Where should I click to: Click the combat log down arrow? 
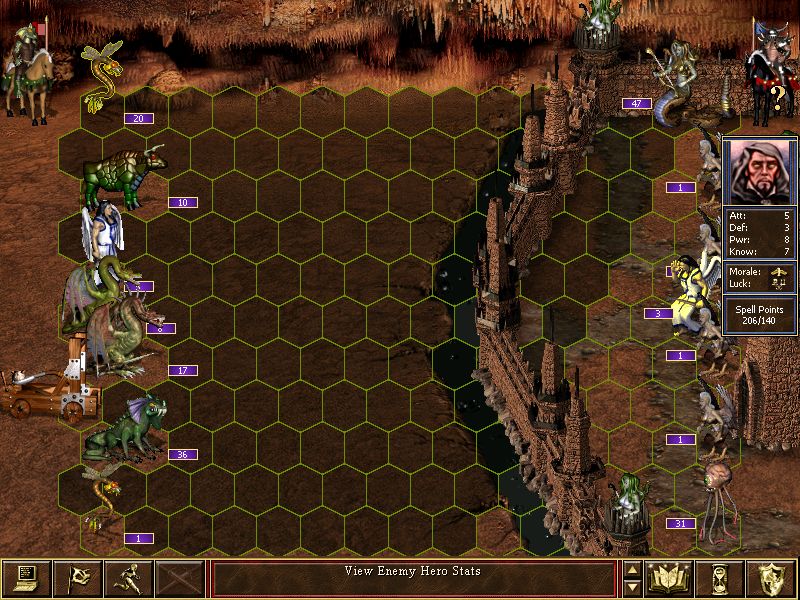632,587
